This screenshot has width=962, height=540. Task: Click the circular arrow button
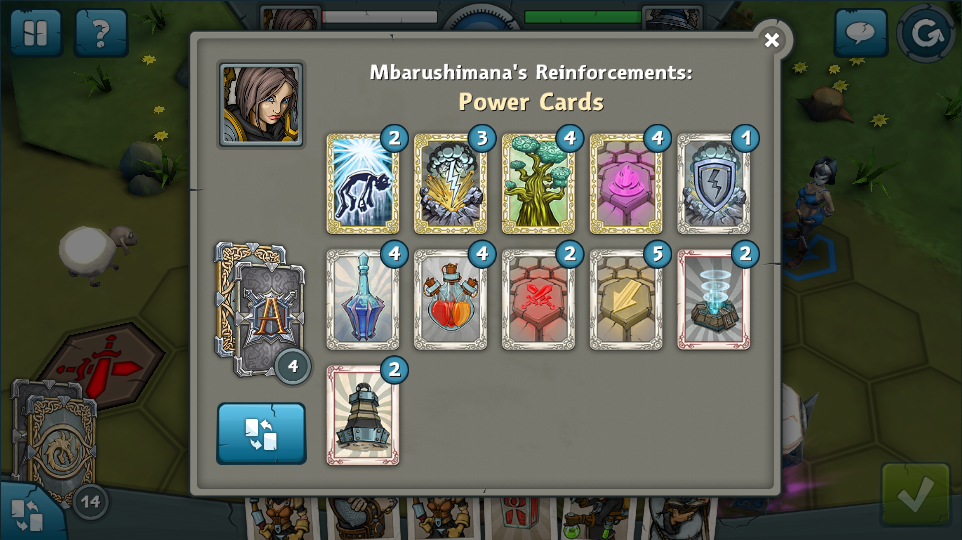(x=925, y=34)
